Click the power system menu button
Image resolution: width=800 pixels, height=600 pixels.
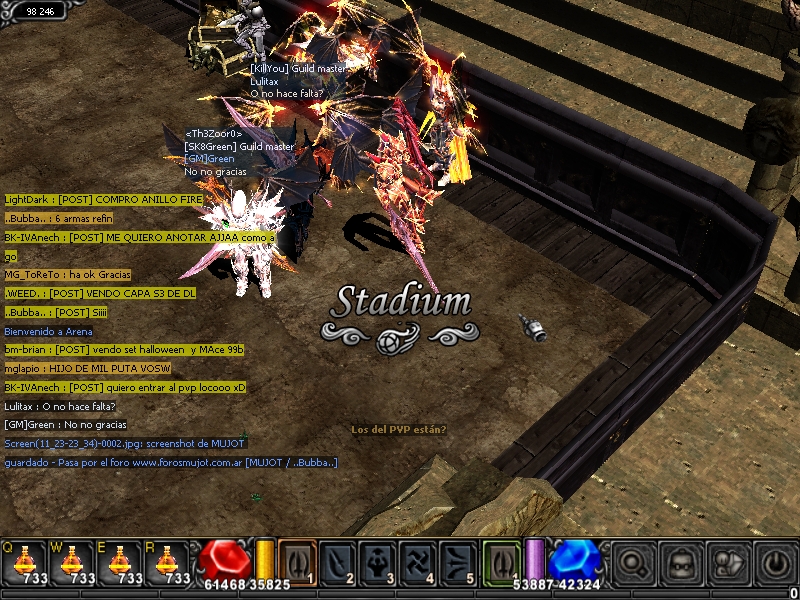click(x=776, y=563)
